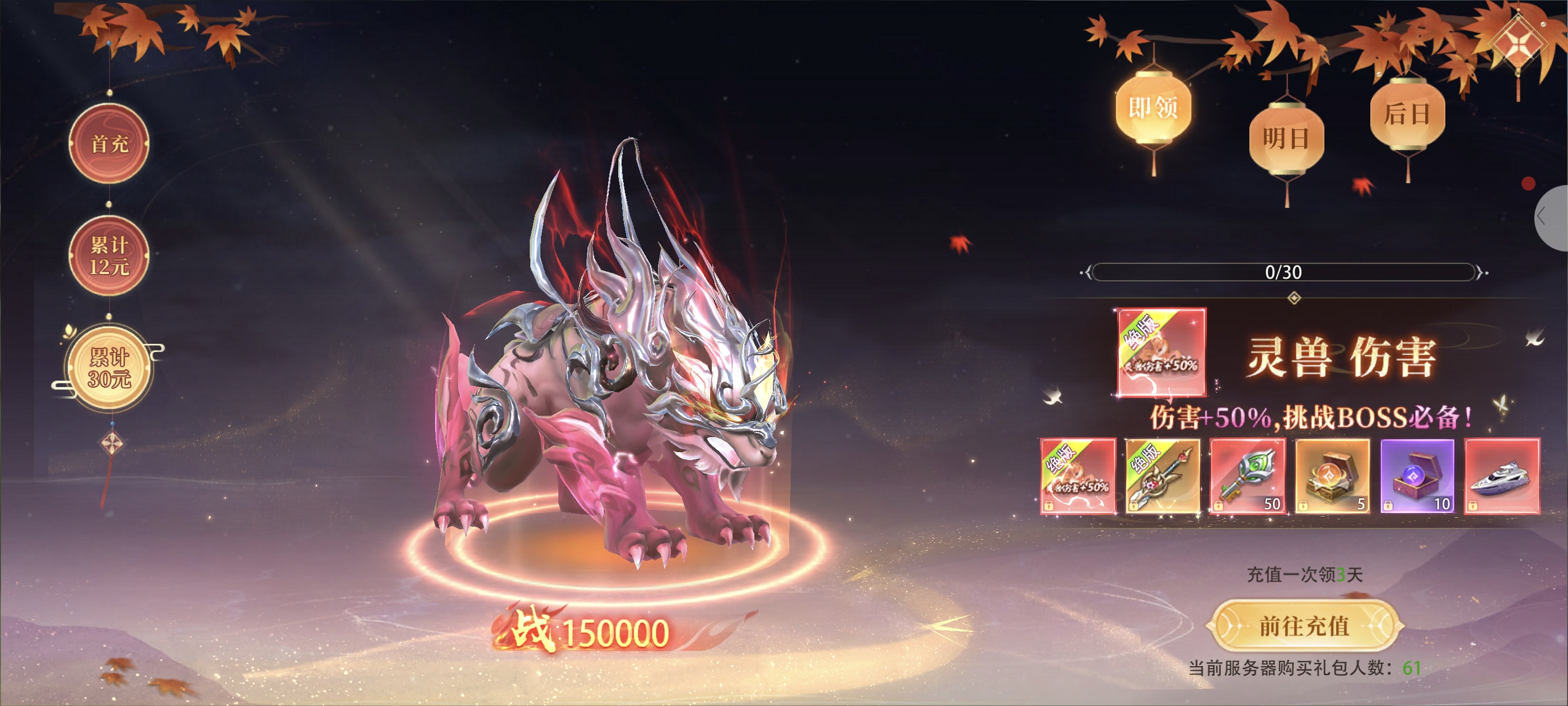
Task: Choose the 后日 lantern tab
Action: (1407, 114)
